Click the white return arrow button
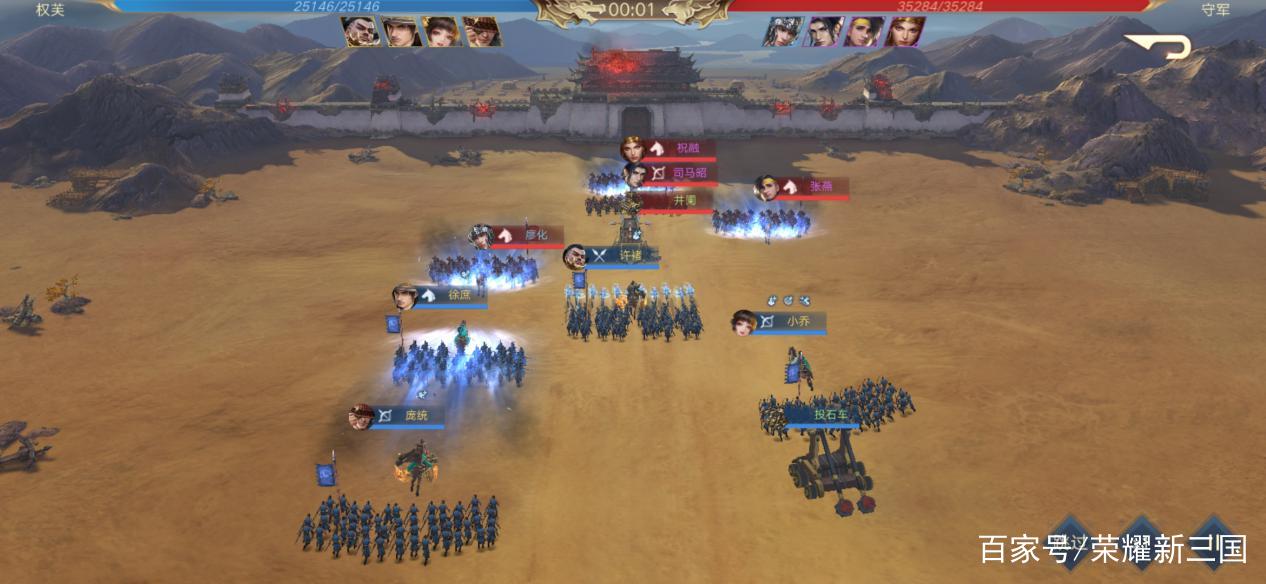 click(x=1160, y=45)
